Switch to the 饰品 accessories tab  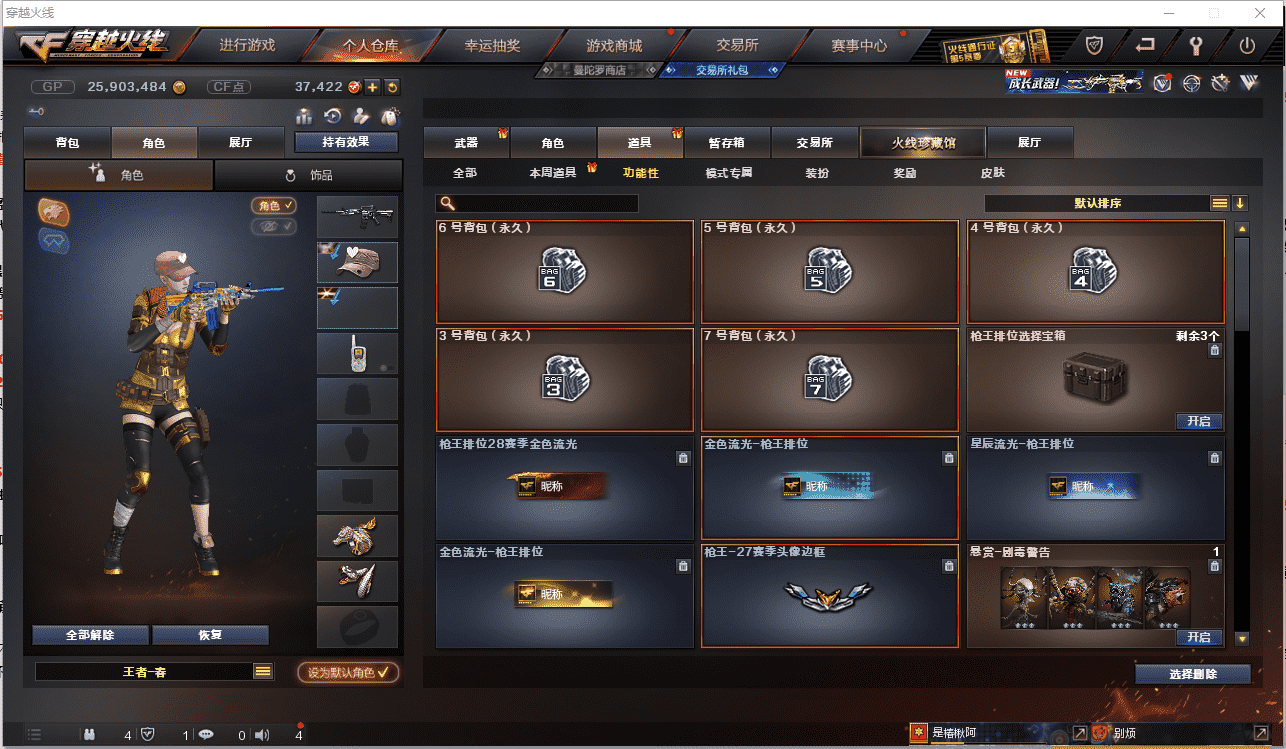pos(309,175)
